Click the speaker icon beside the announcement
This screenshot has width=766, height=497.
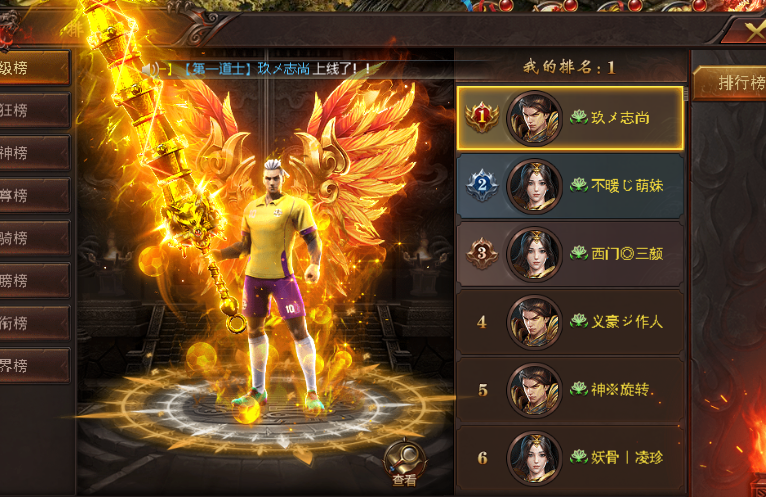[x=150, y=68]
